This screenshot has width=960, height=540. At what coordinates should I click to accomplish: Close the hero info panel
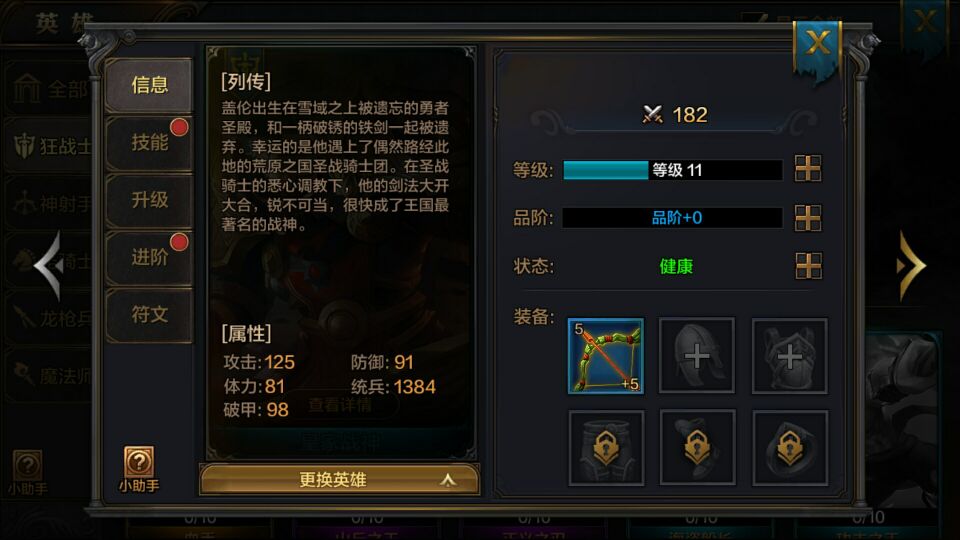click(817, 43)
